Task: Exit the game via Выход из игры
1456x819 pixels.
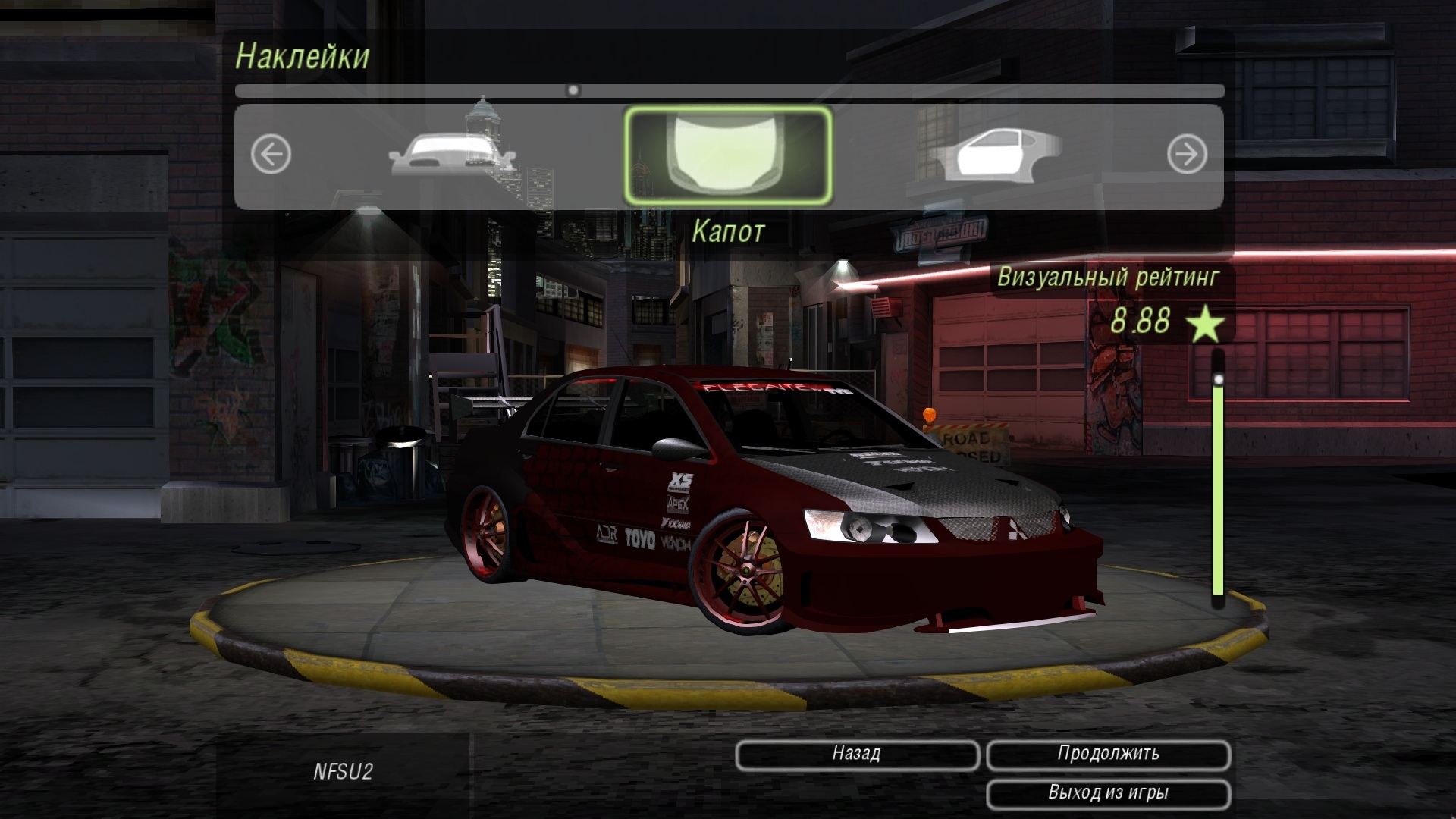Action: 1107,793
